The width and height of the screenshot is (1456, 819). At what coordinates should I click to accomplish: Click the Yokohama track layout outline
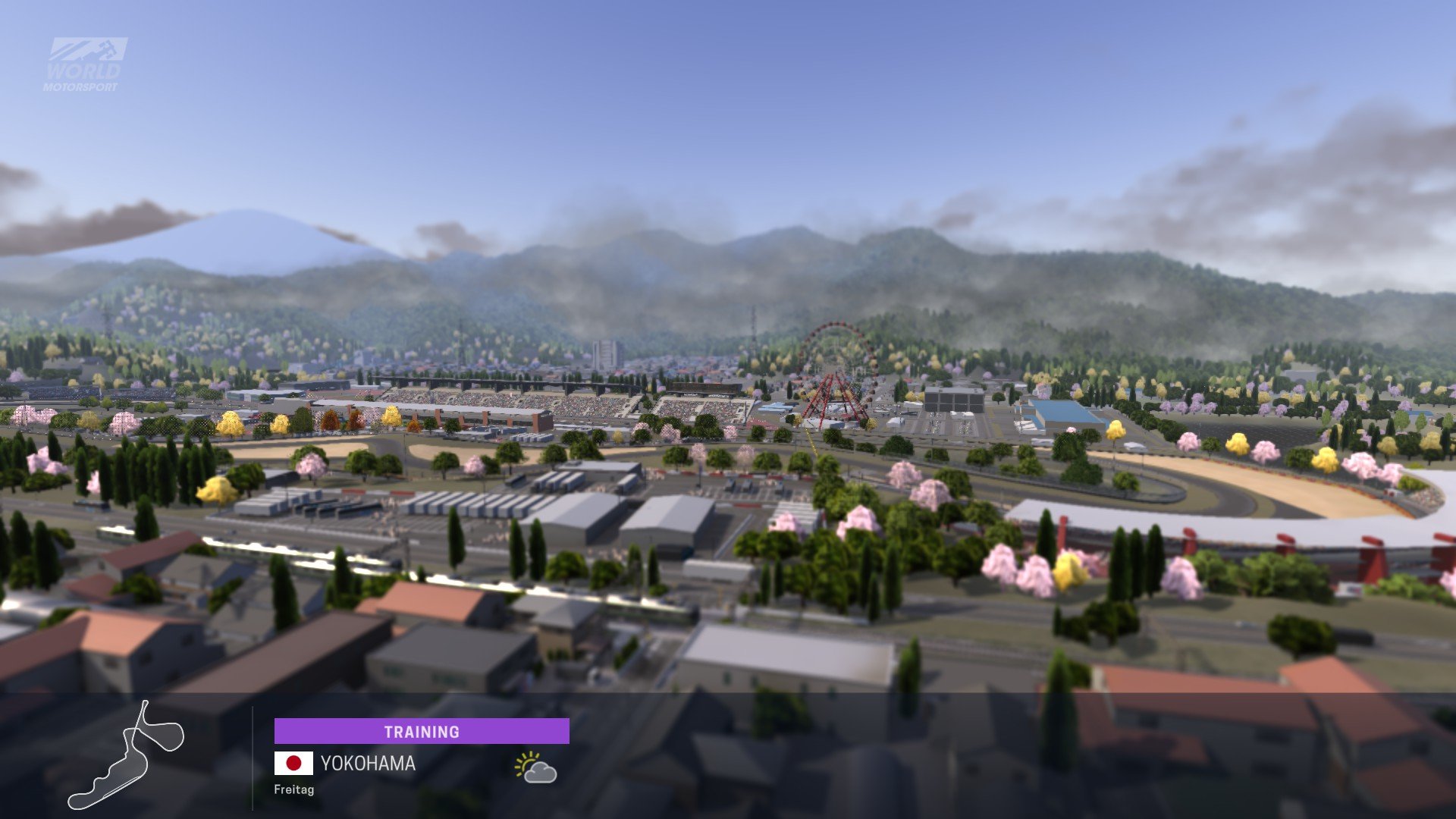pos(127,757)
